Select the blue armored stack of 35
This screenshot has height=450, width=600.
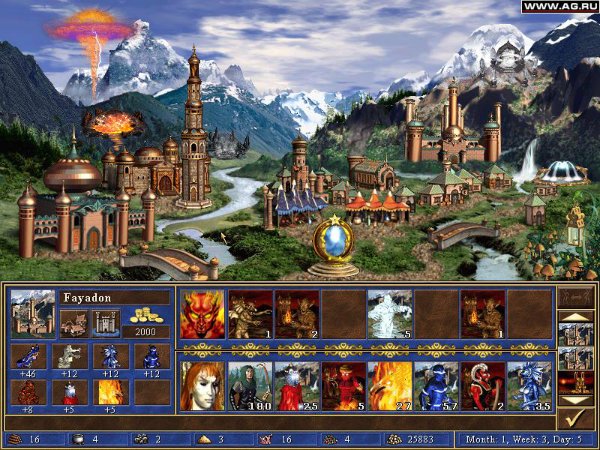tap(529, 386)
